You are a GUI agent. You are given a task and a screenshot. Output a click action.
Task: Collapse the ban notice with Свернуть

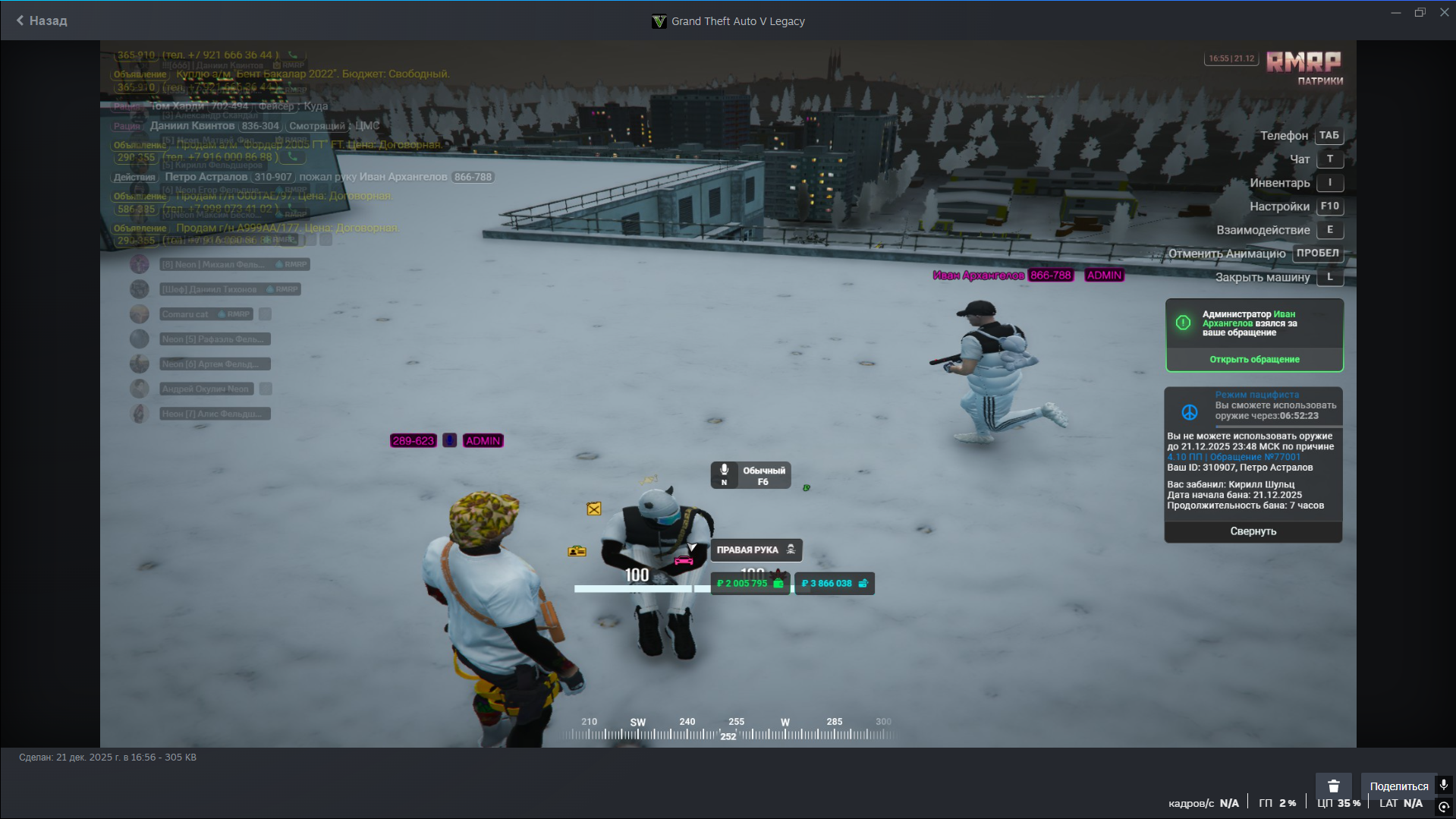[1253, 531]
